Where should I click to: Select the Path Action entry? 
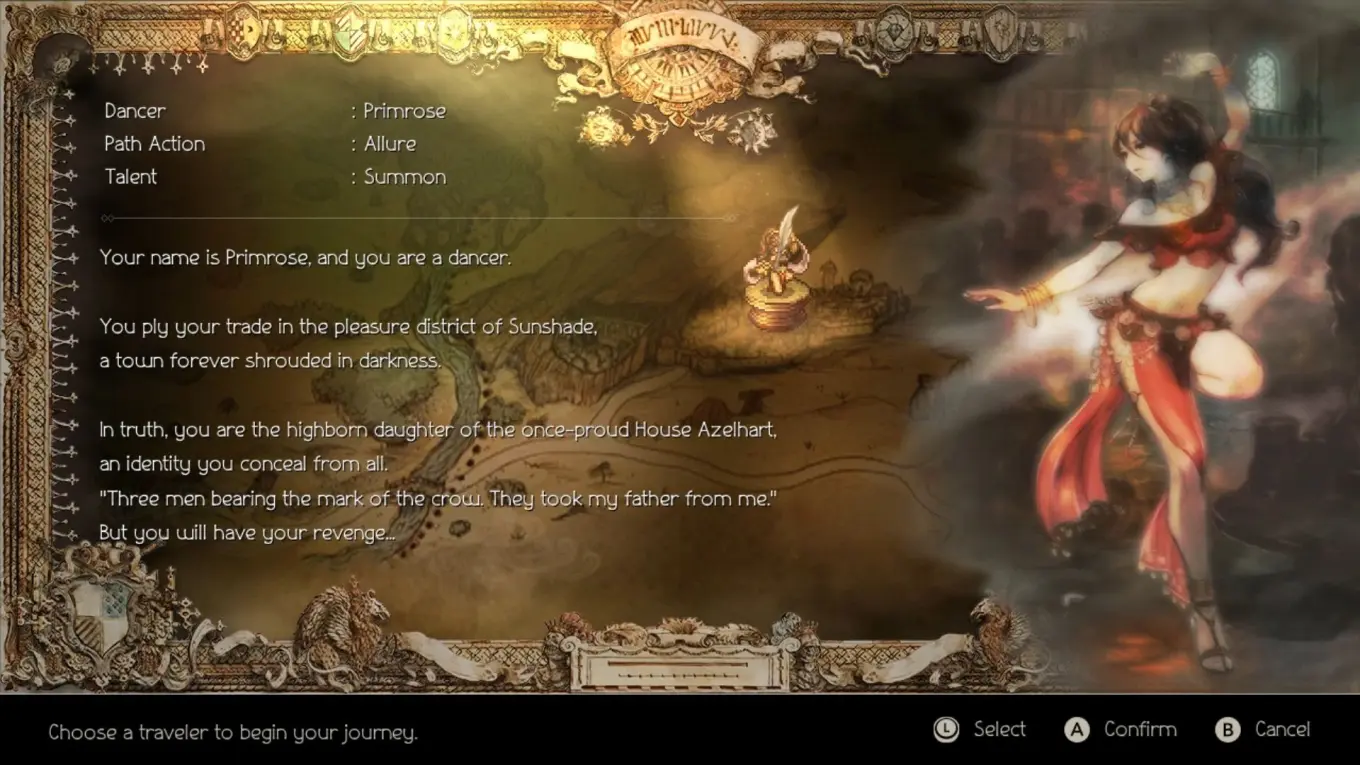(x=154, y=143)
